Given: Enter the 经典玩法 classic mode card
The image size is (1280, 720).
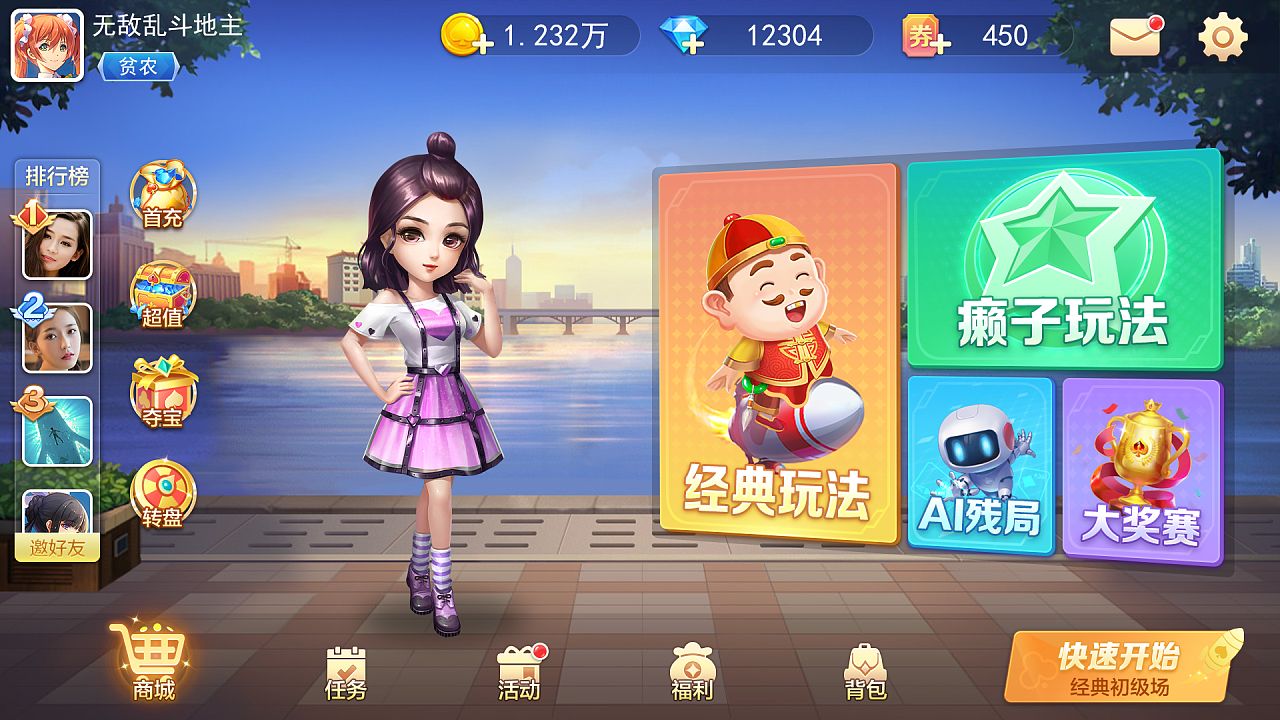Looking at the screenshot, I should (777, 355).
